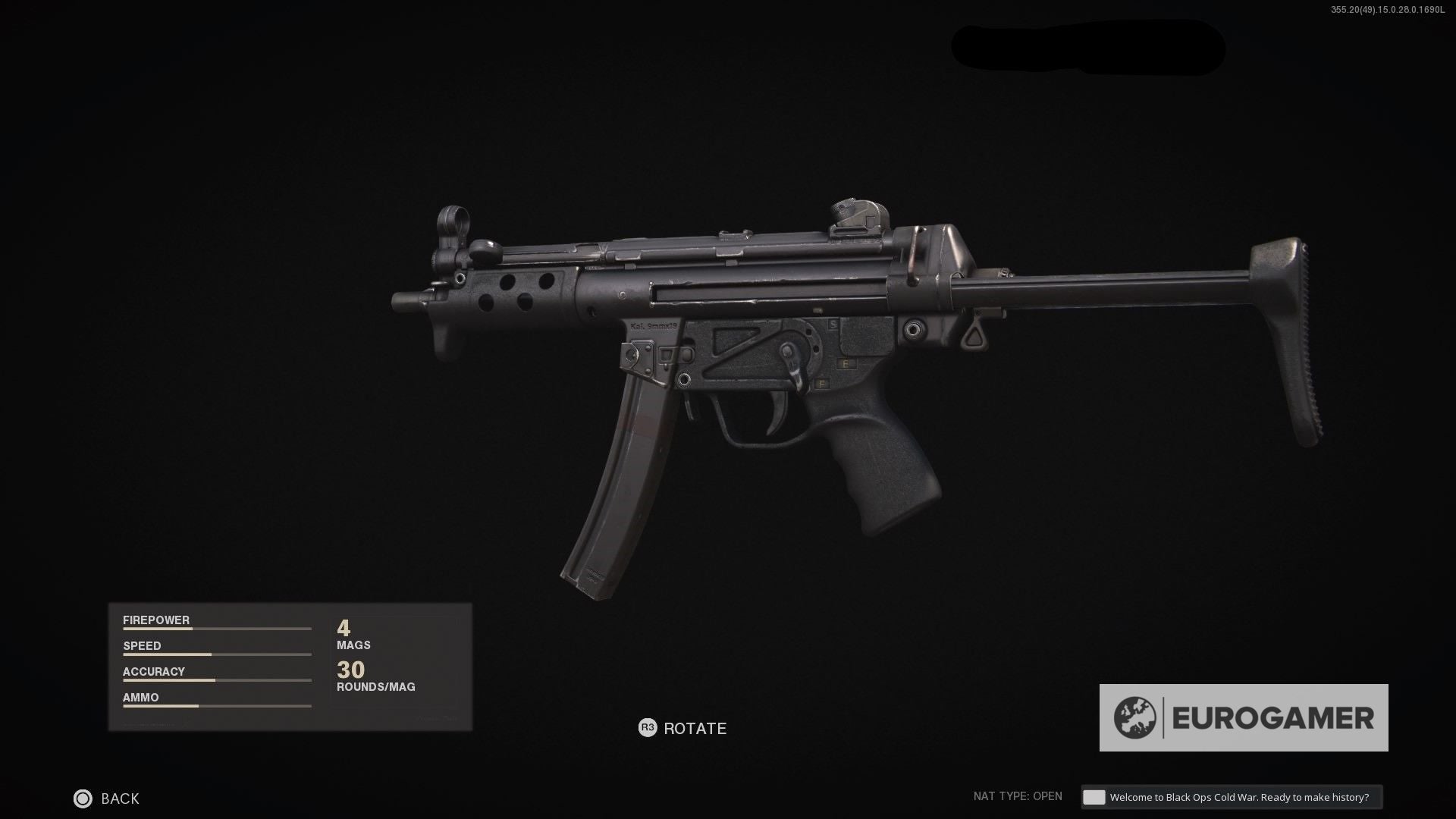Click the Eurogamer globe logo icon
Screen dimensions: 1456x819
tap(1134, 716)
